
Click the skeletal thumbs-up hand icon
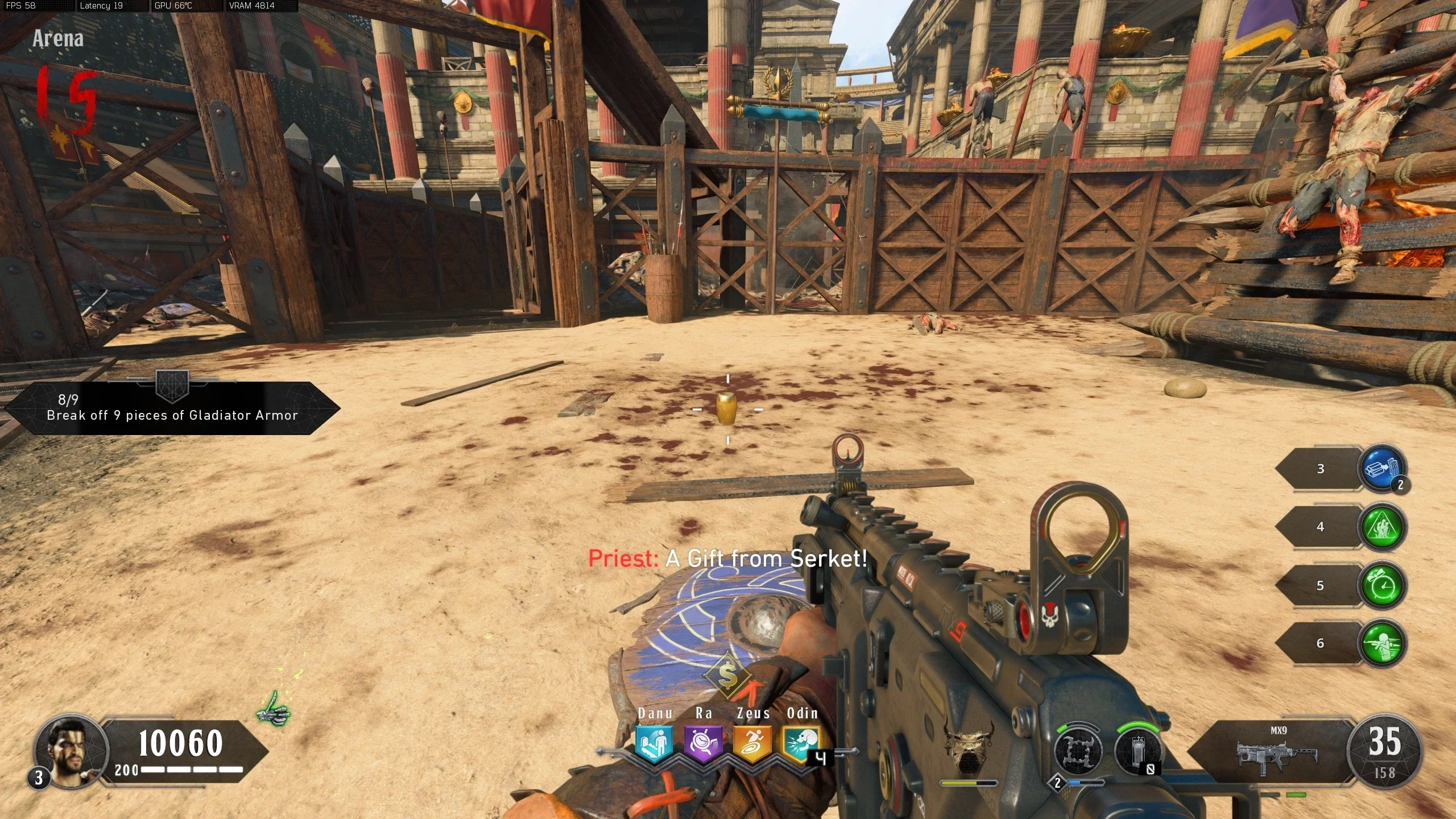pyautogui.click(x=274, y=708)
